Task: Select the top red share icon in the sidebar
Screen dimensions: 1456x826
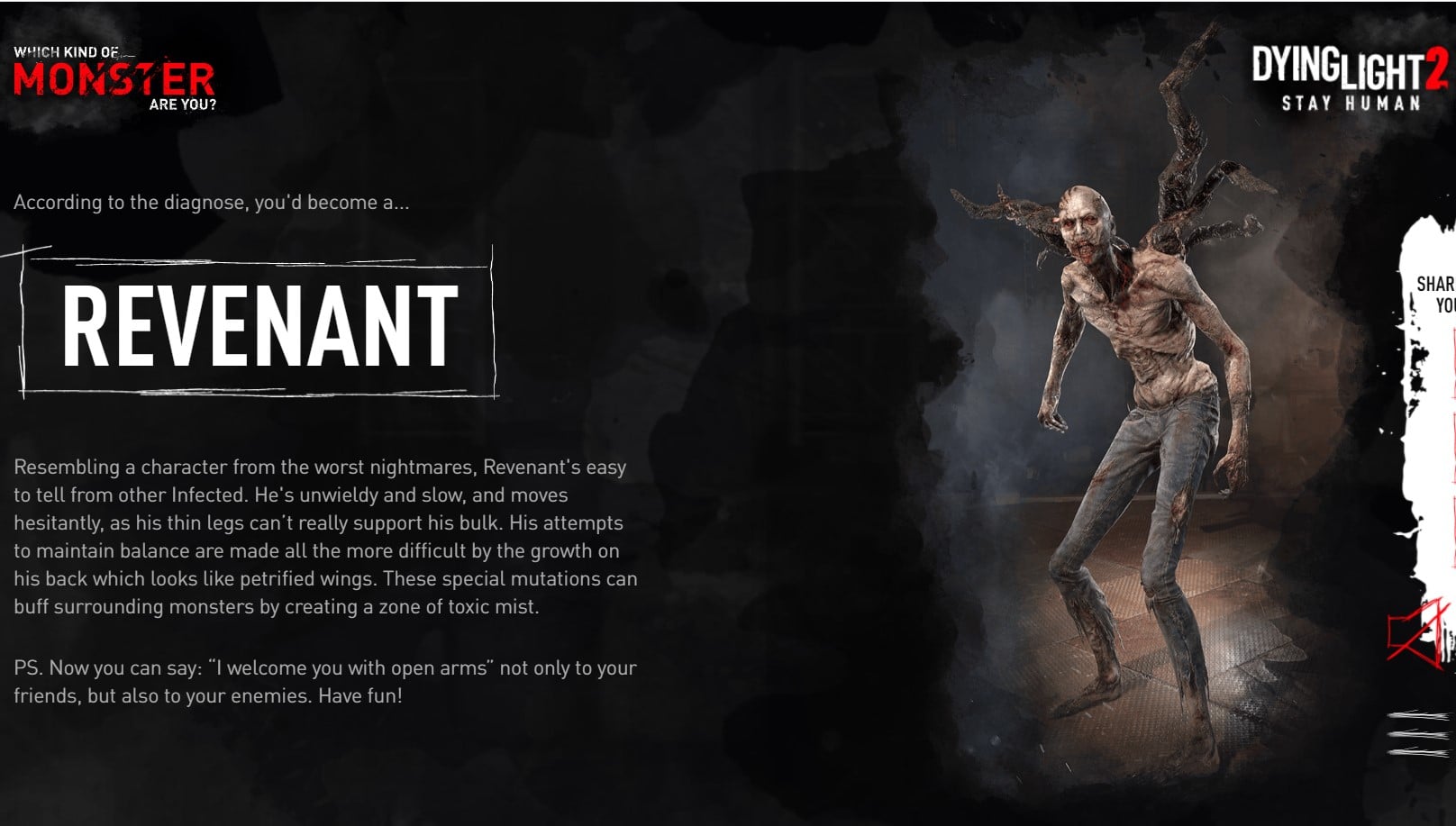Action: [1451, 356]
